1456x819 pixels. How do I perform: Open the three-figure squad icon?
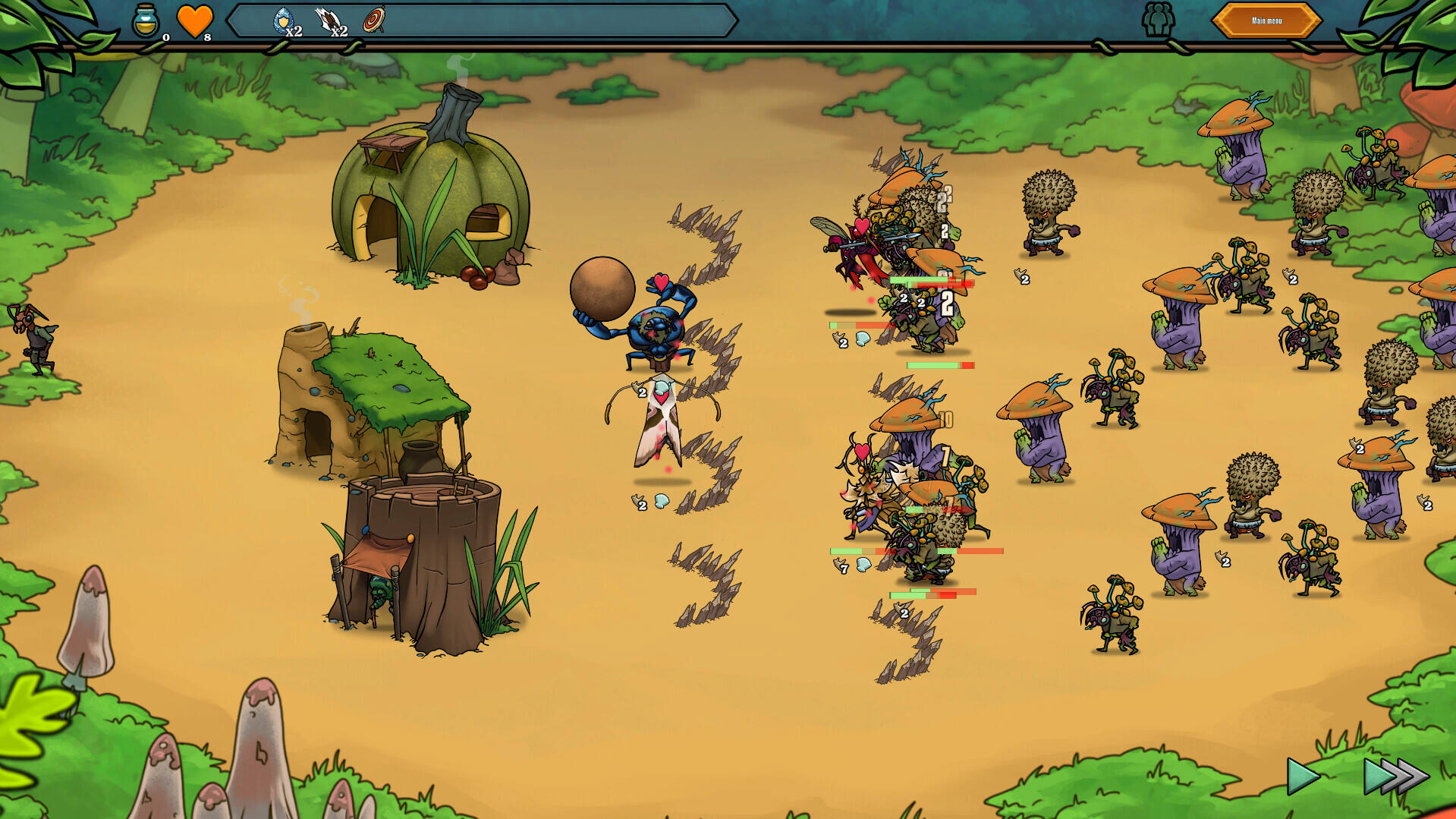coord(1158,20)
